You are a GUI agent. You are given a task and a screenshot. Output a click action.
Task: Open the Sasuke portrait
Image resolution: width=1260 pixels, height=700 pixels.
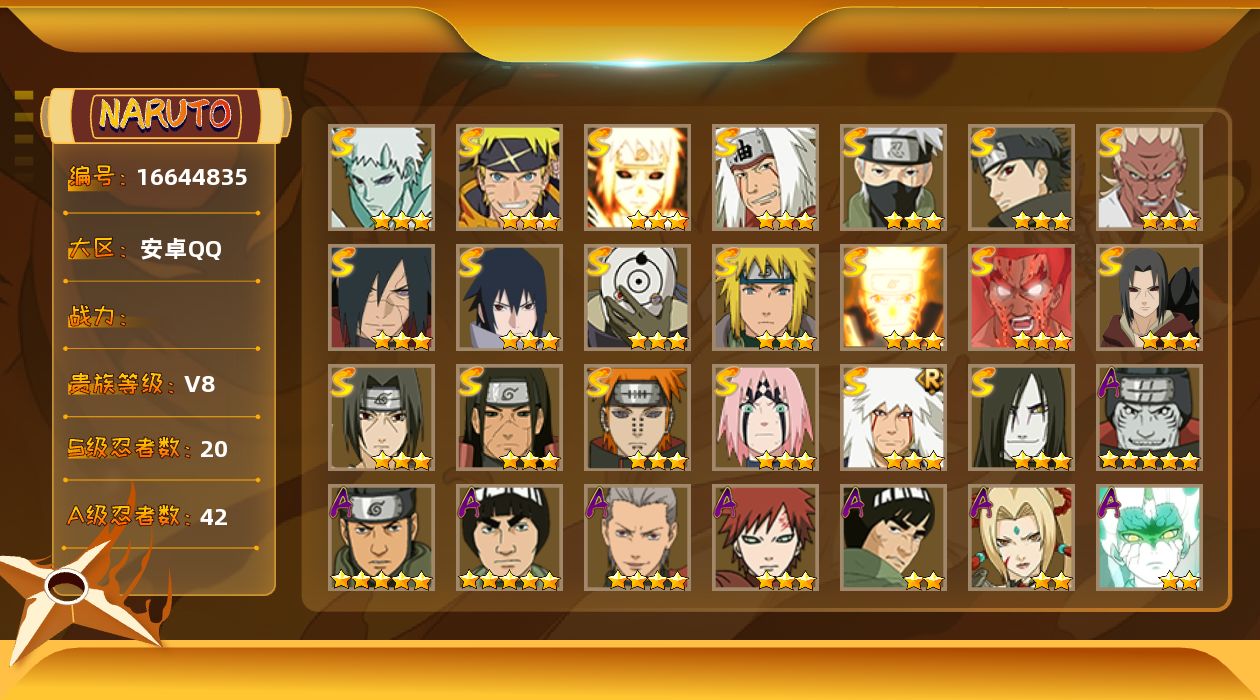tap(509, 297)
